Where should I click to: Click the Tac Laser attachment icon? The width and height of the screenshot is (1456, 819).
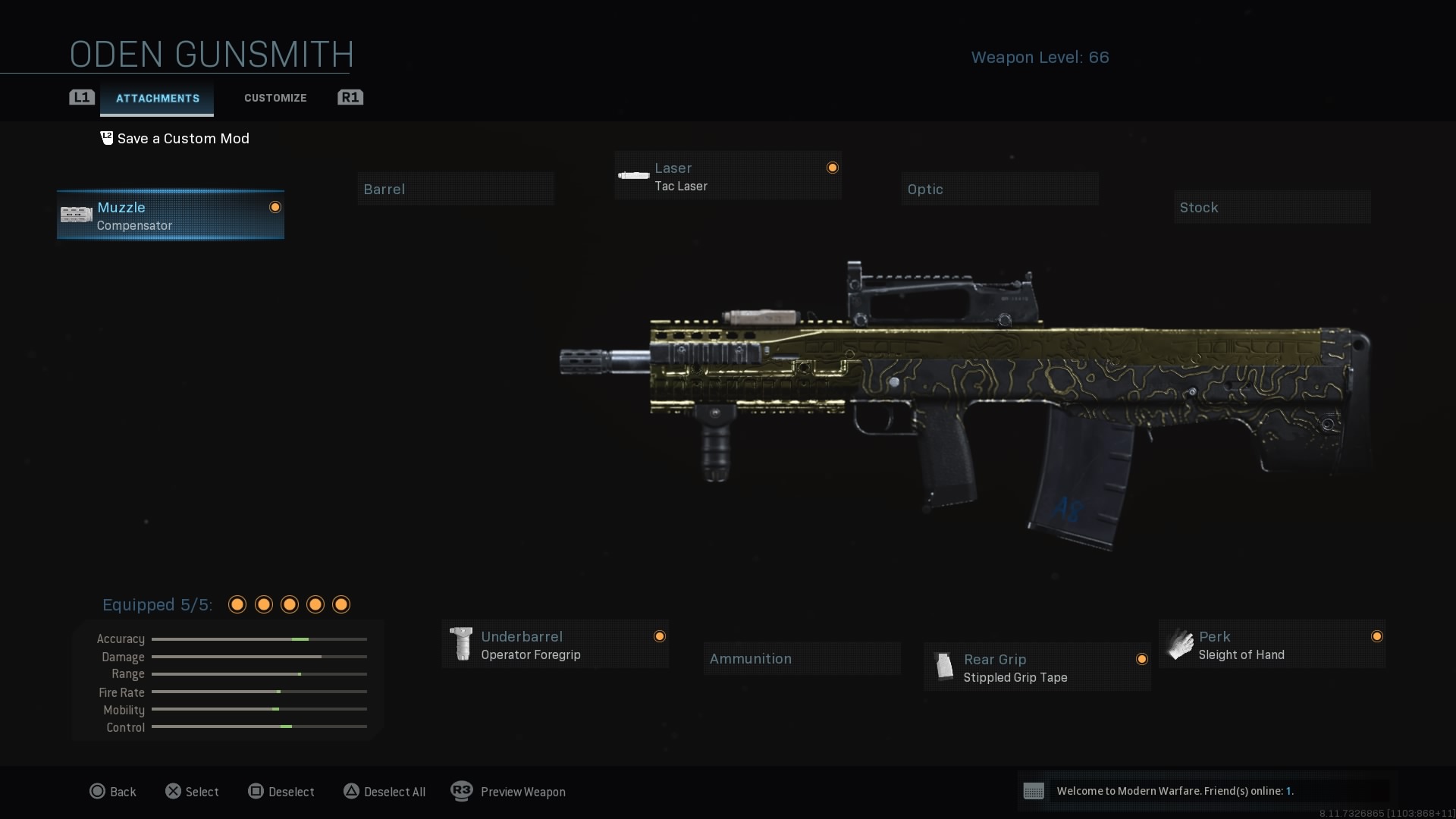pos(633,175)
